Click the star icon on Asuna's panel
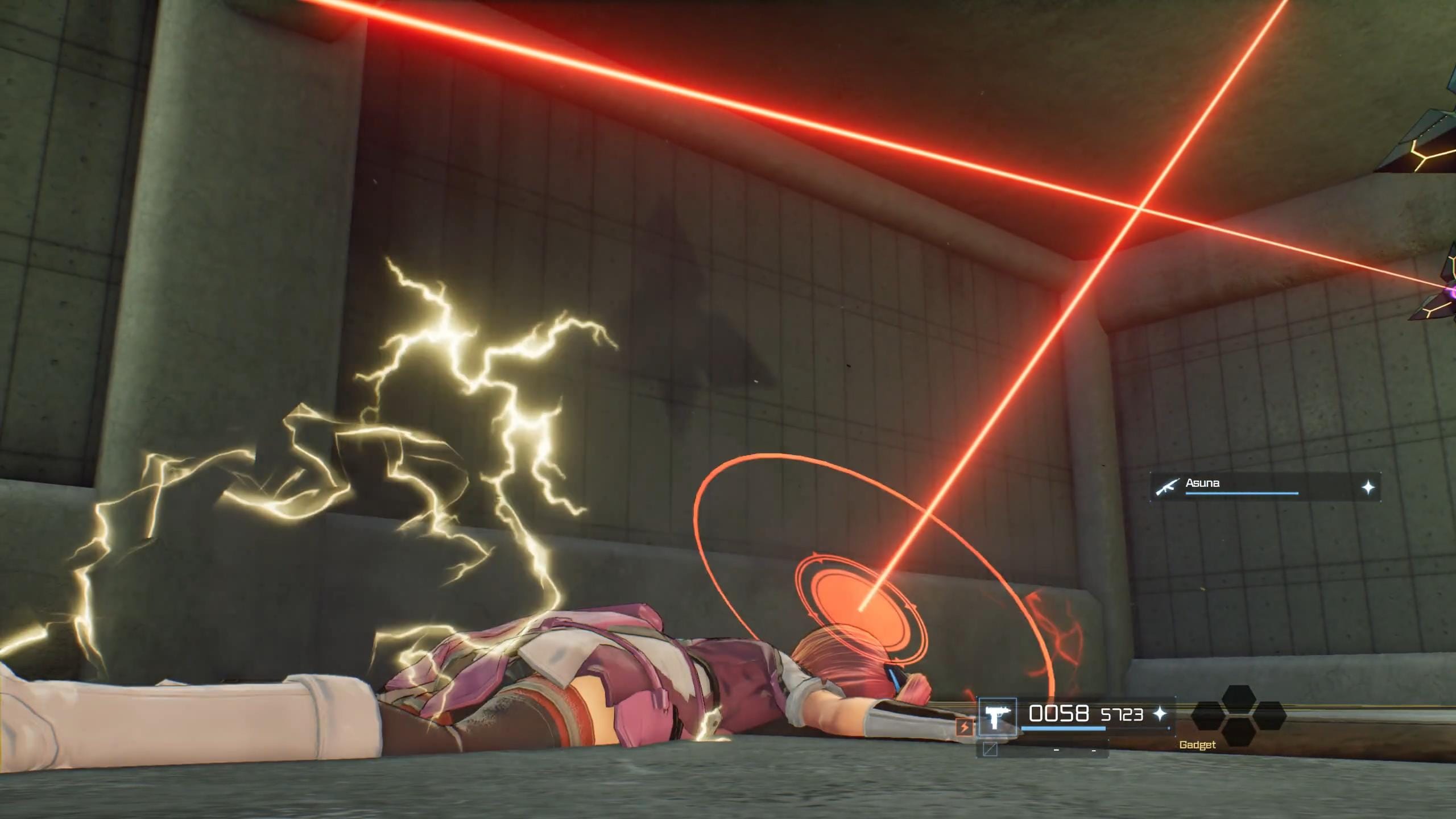The image size is (1456, 819). click(1368, 487)
